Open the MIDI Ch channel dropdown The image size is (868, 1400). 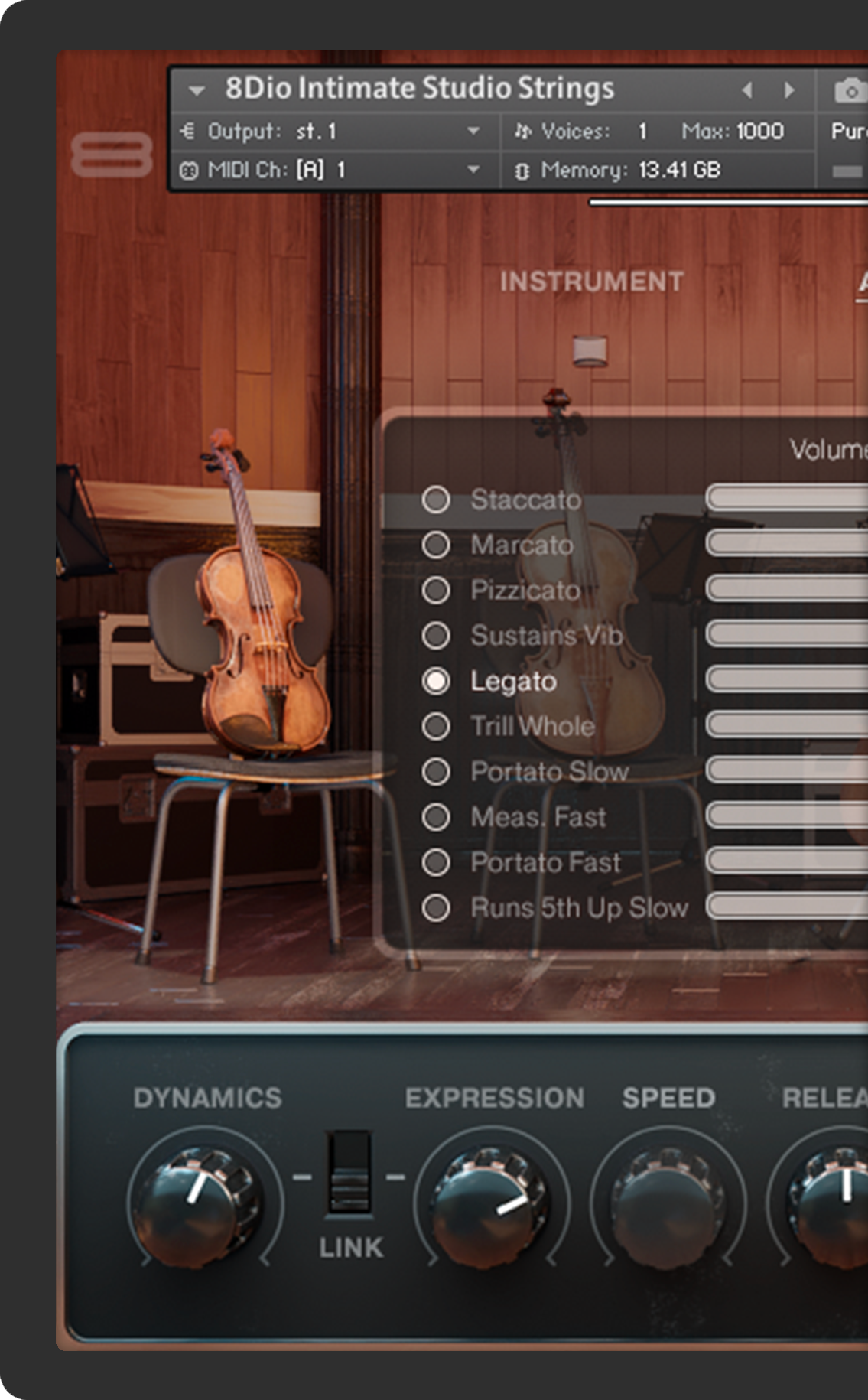pyautogui.click(x=473, y=169)
